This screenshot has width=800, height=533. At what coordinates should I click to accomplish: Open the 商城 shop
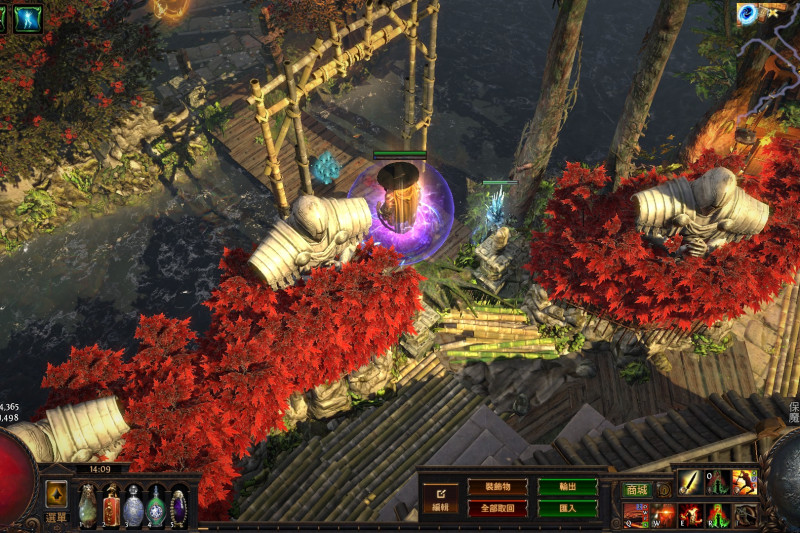(x=636, y=490)
